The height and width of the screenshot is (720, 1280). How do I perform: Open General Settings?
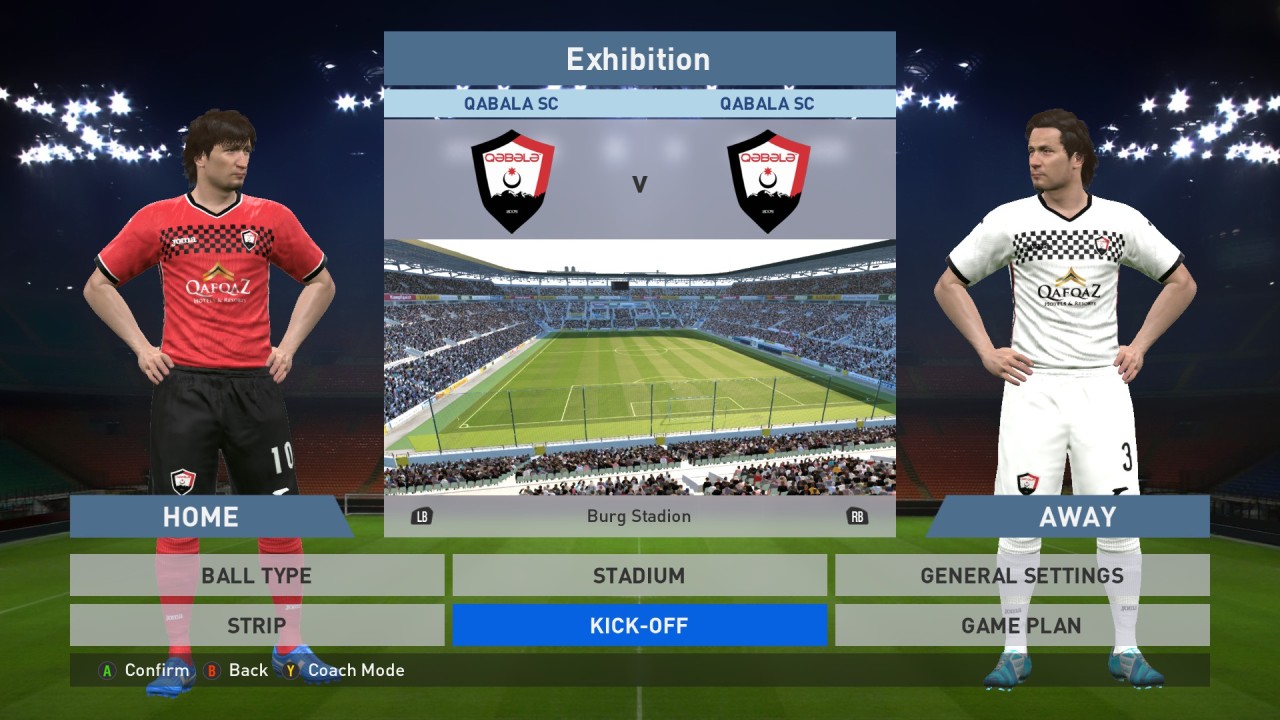pyautogui.click(x=1022, y=576)
